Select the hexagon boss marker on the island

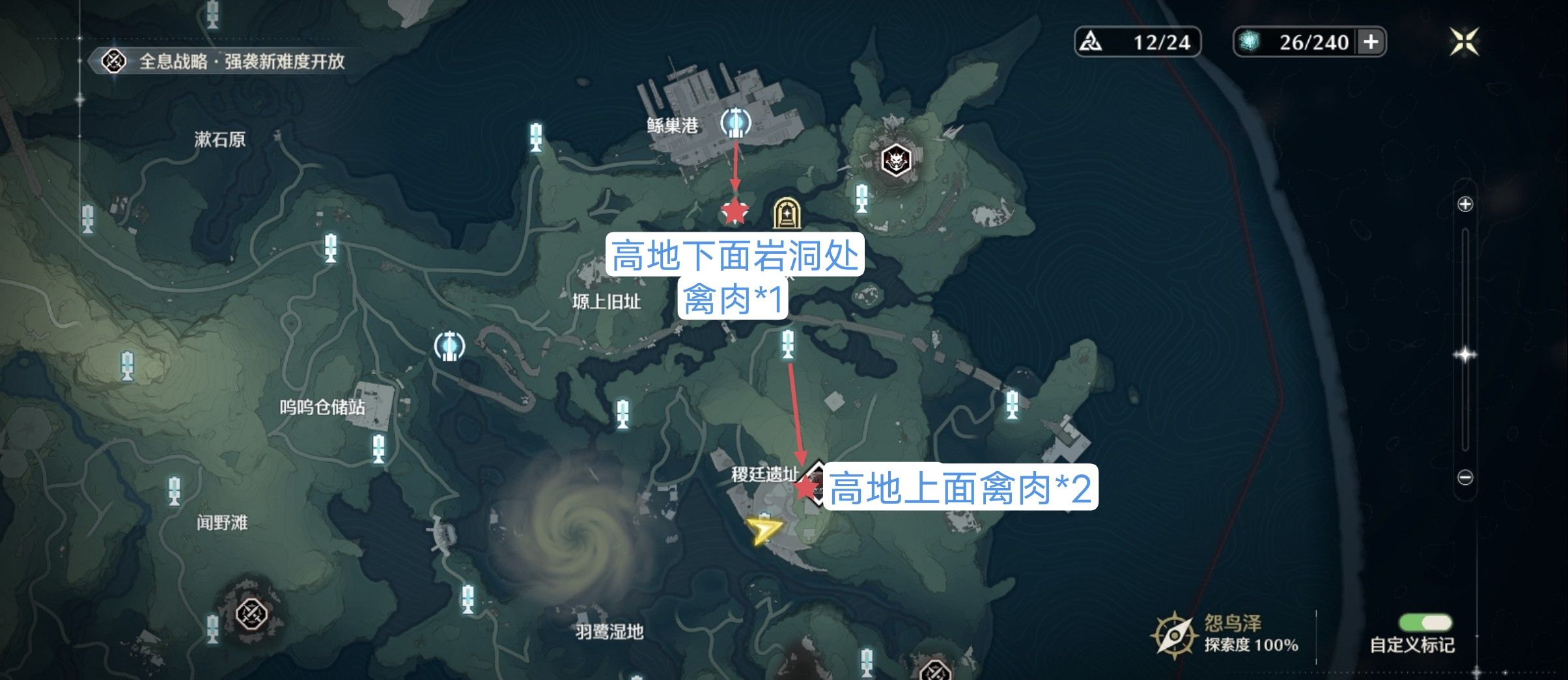pos(896,159)
